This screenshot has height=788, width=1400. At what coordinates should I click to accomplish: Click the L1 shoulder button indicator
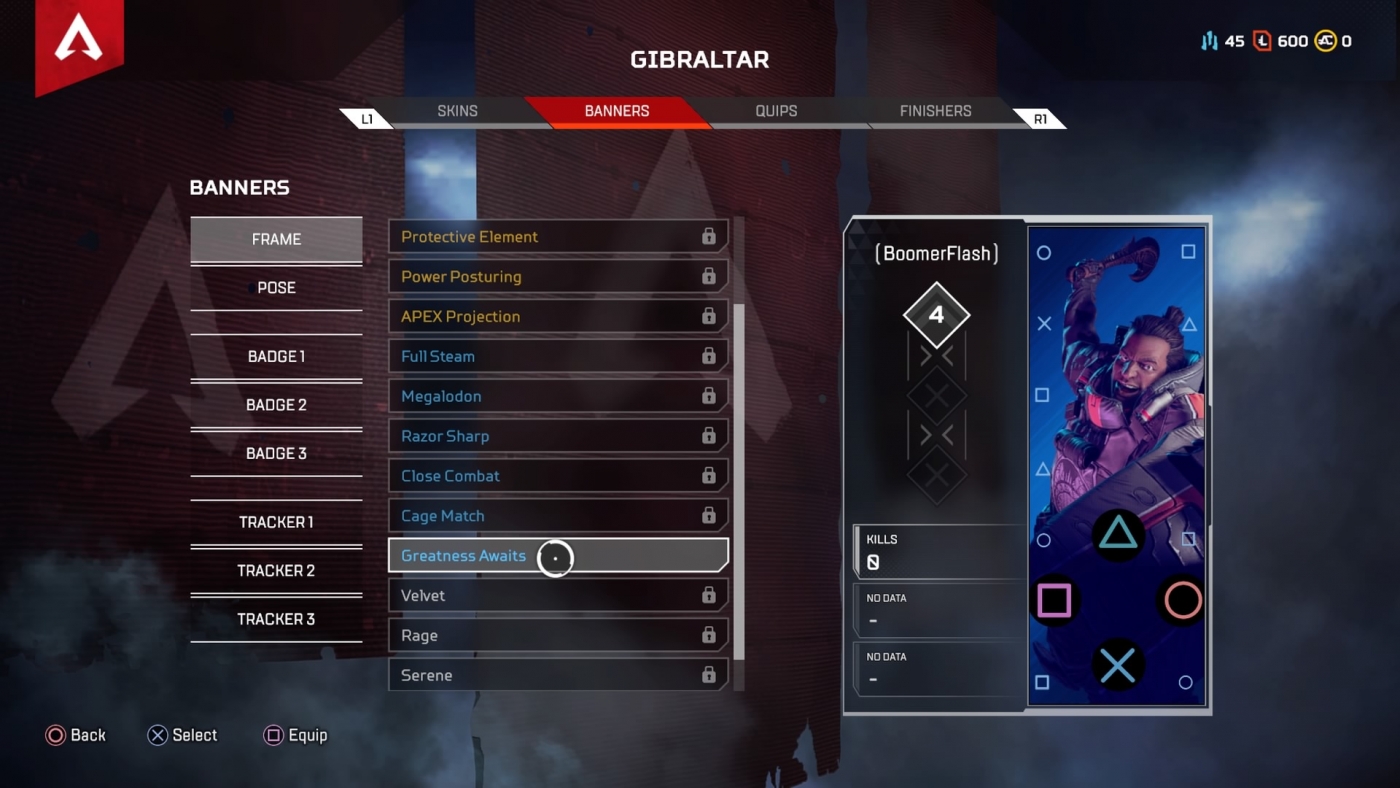(x=366, y=117)
